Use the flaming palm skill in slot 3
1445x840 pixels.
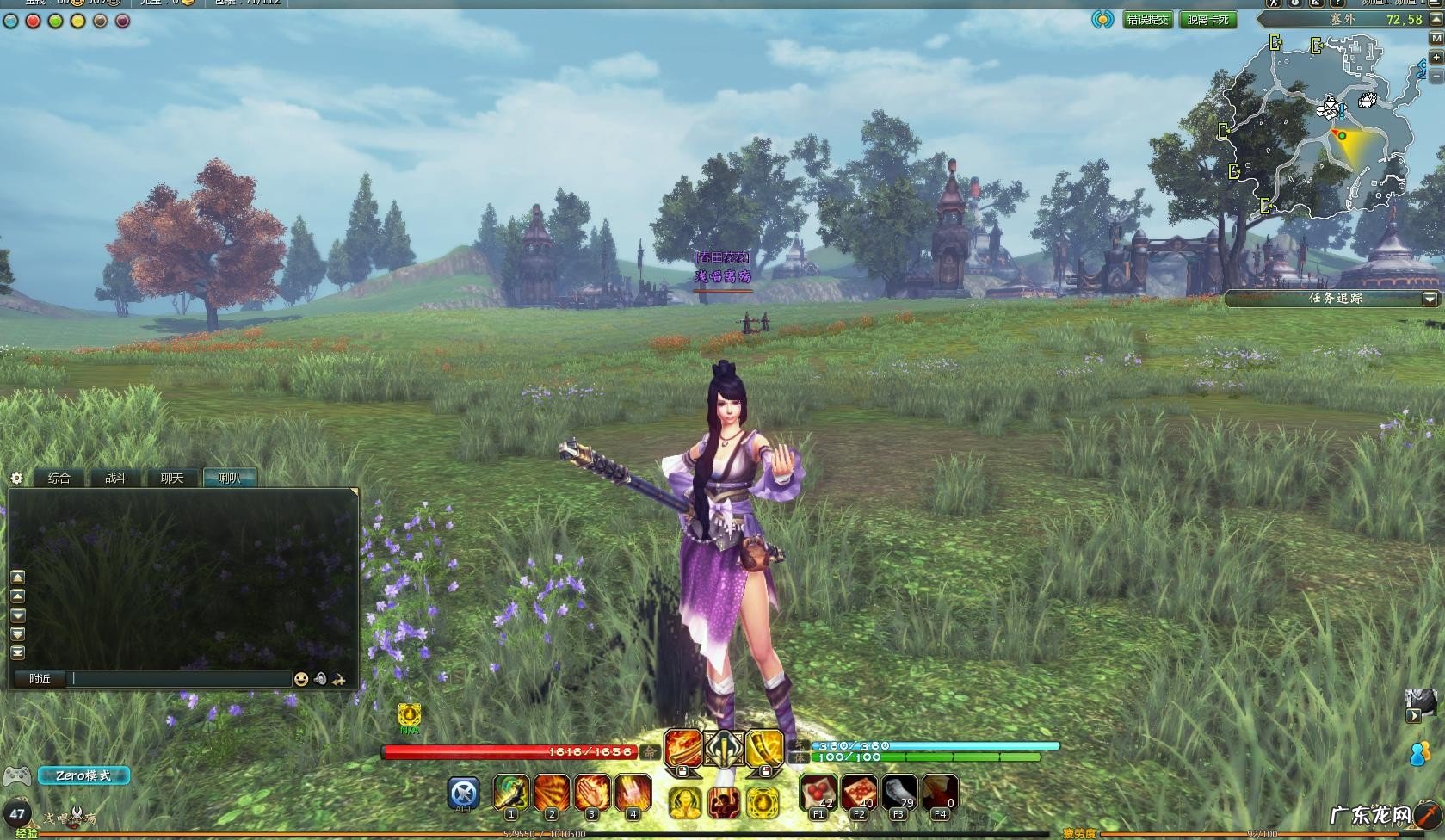[592, 793]
